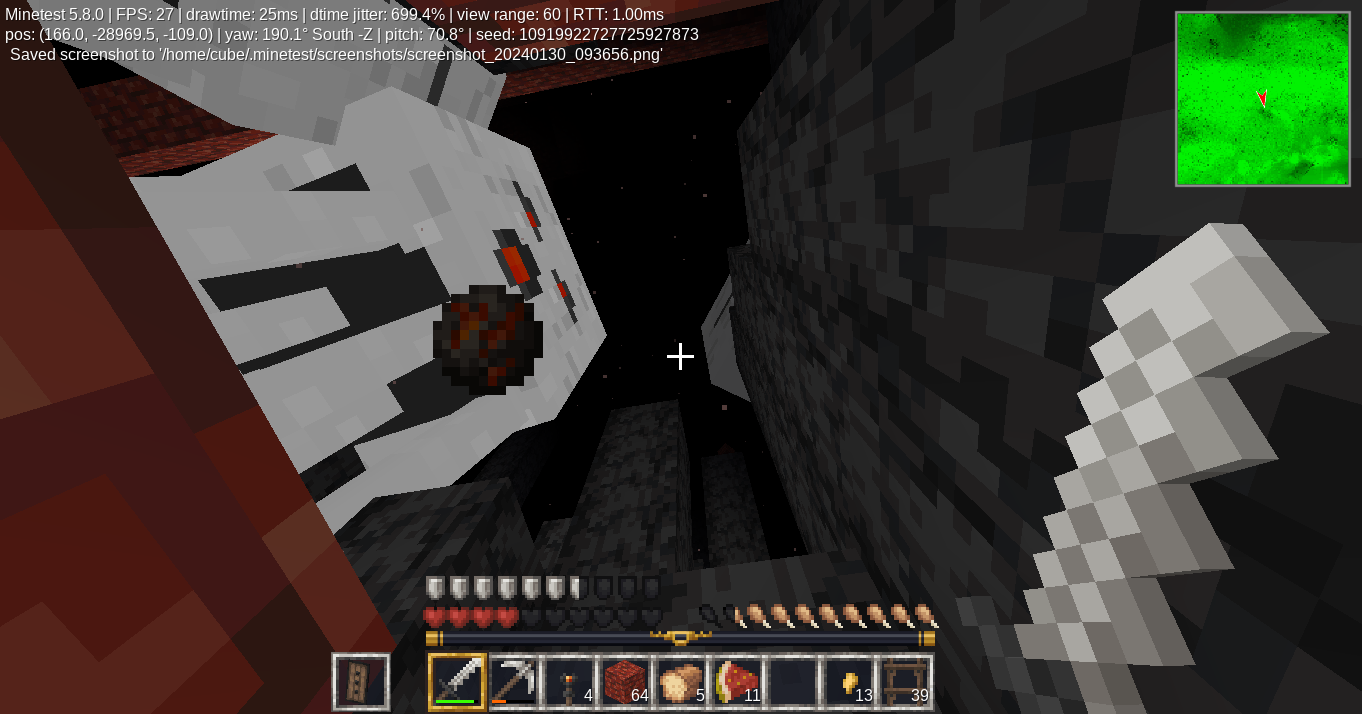Select the red netherrack block stack
Viewport: 1362px width, 714px height.
click(x=625, y=682)
